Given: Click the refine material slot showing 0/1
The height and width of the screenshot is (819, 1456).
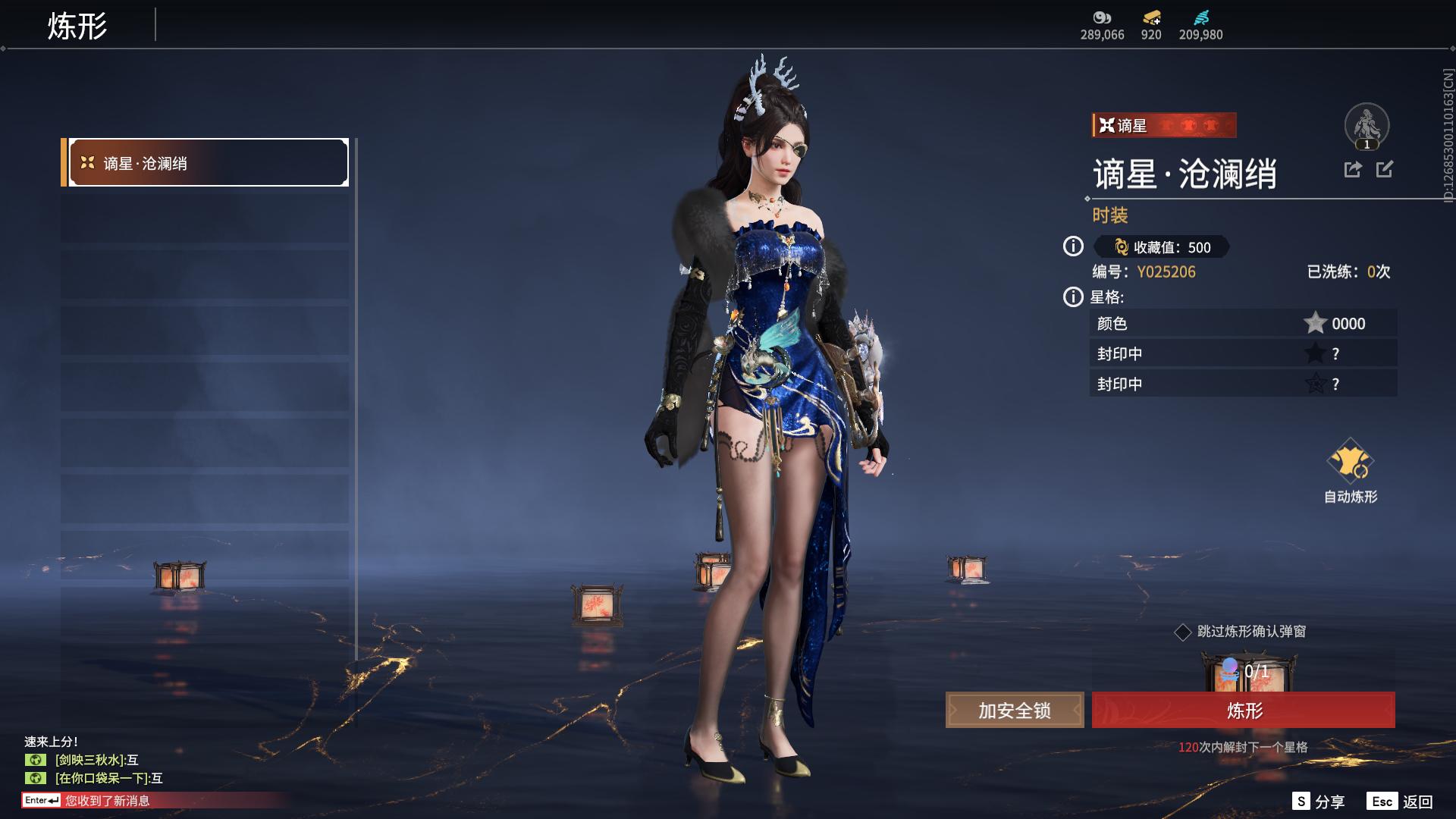Looking at the screenshot, I should tap(1247, 673).
